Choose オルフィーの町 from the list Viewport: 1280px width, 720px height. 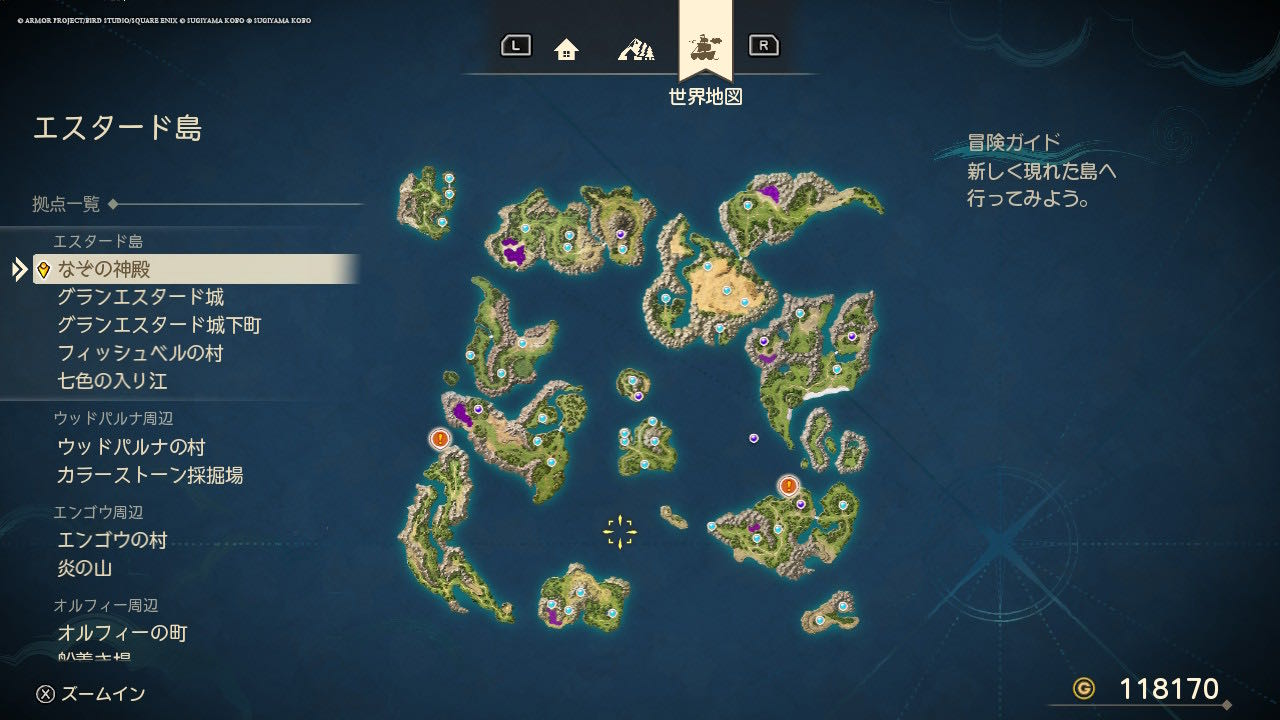[122, 633]
